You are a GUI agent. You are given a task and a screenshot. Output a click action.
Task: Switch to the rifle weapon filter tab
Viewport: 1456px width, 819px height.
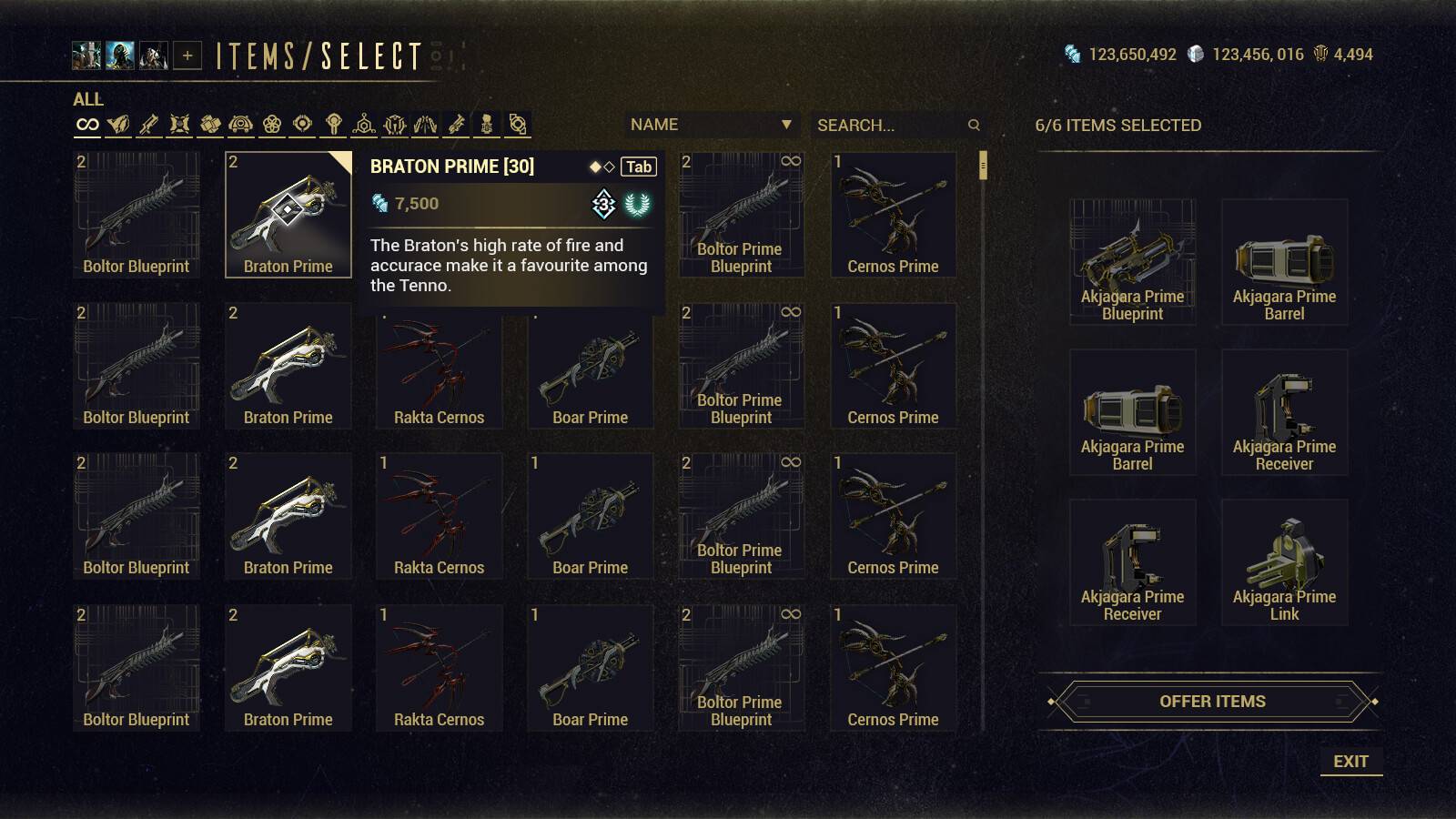click(148, 125)
